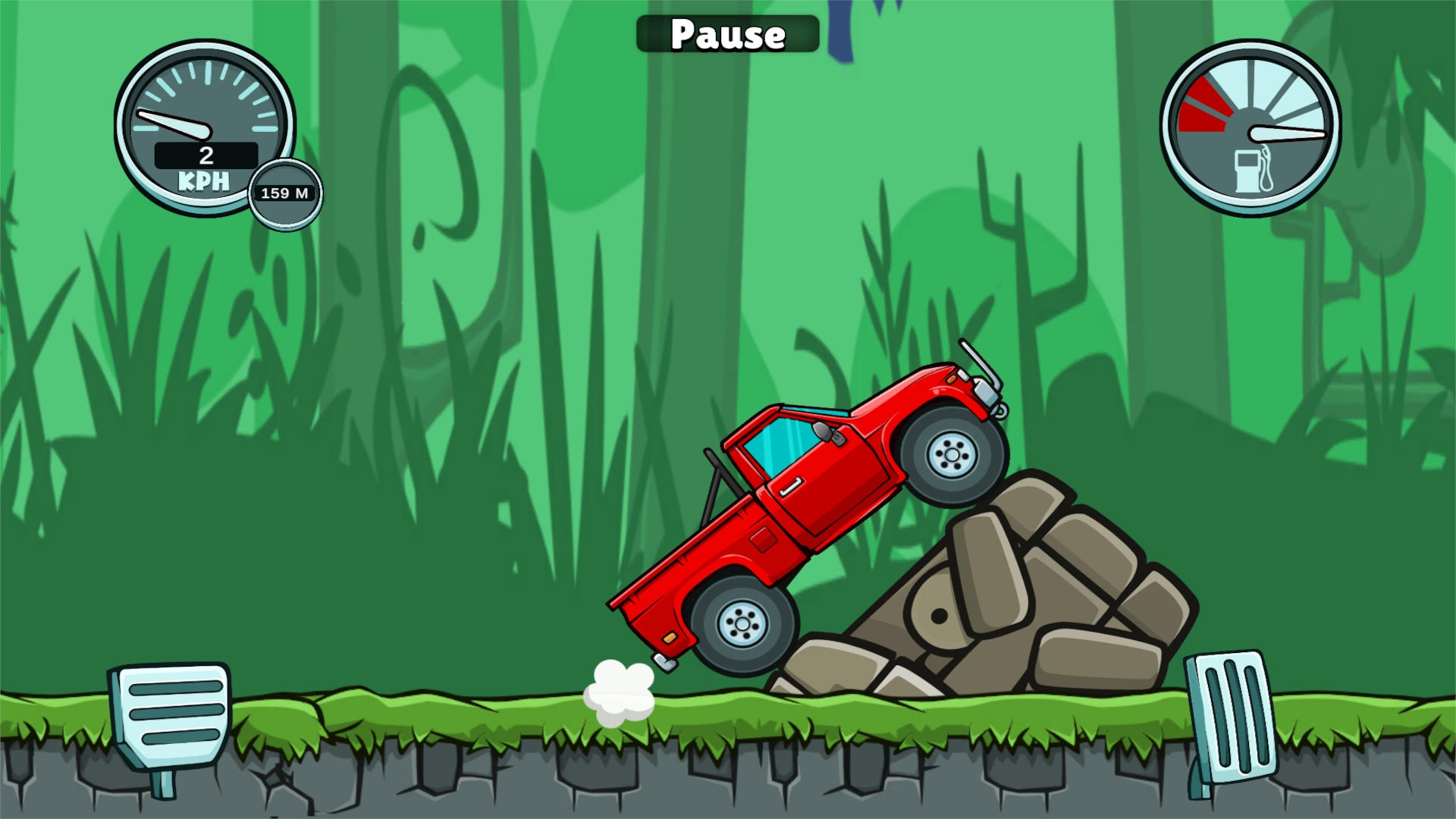This screenshot has width=1456, height=819.
Task: Tap the KPH label on the speedometer
Action: click(x=203, y=180)
